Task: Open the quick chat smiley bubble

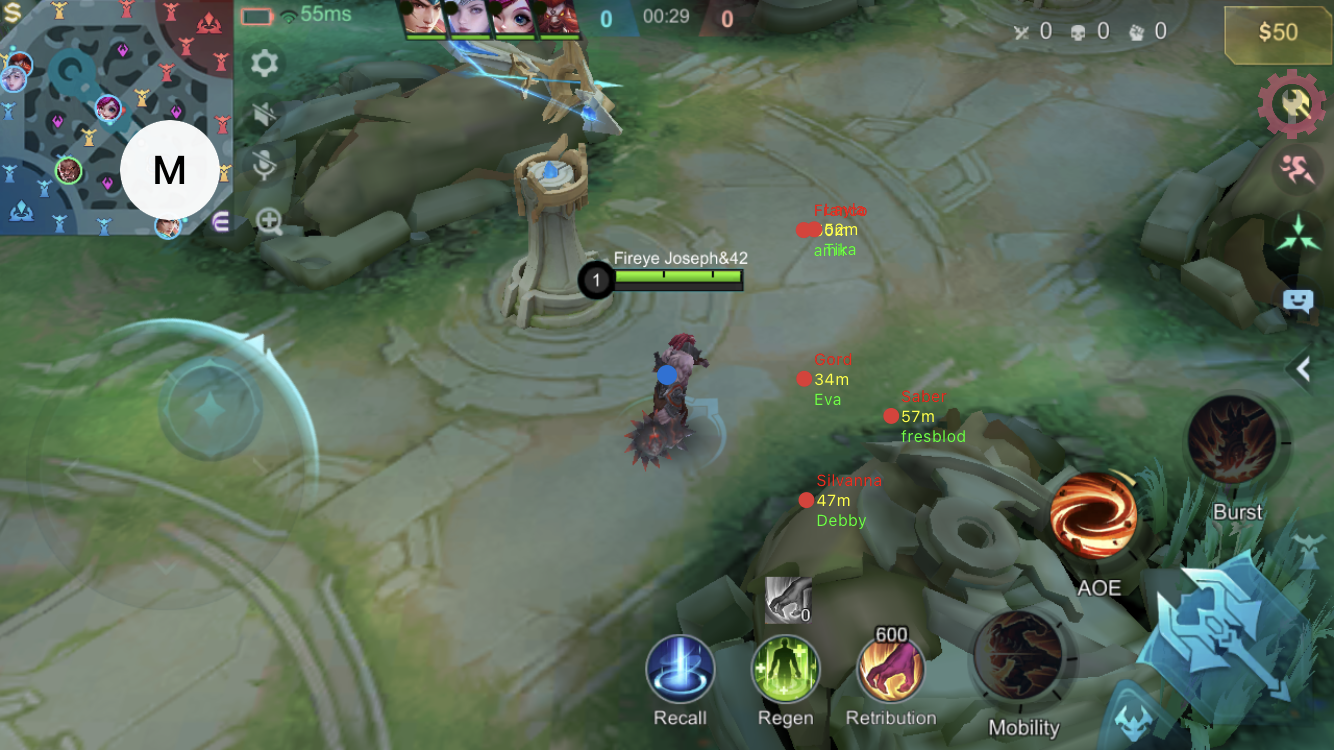Action: (1297, 301)
